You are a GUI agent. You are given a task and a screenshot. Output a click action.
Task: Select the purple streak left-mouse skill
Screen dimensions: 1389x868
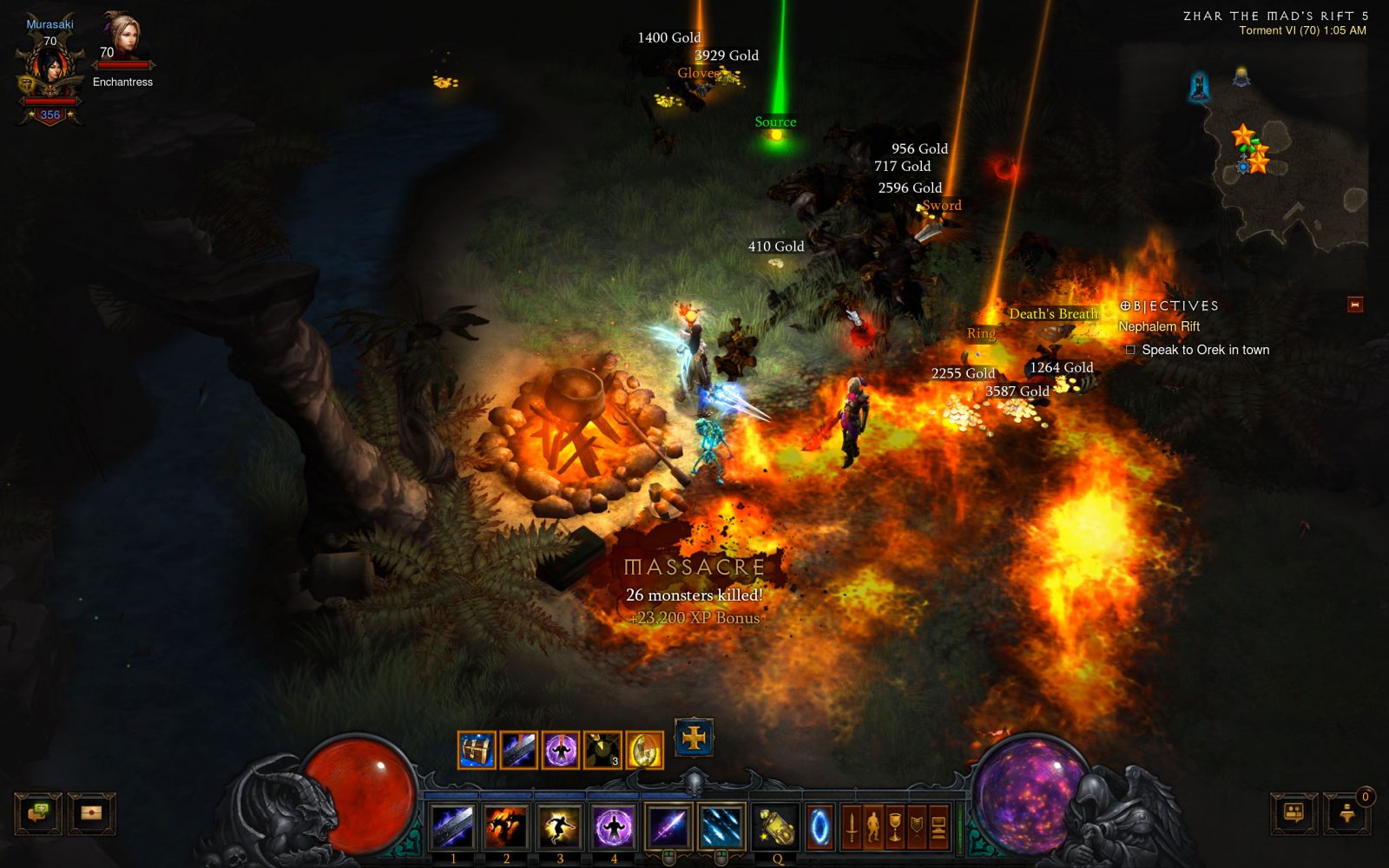click(x=668, y=826)
